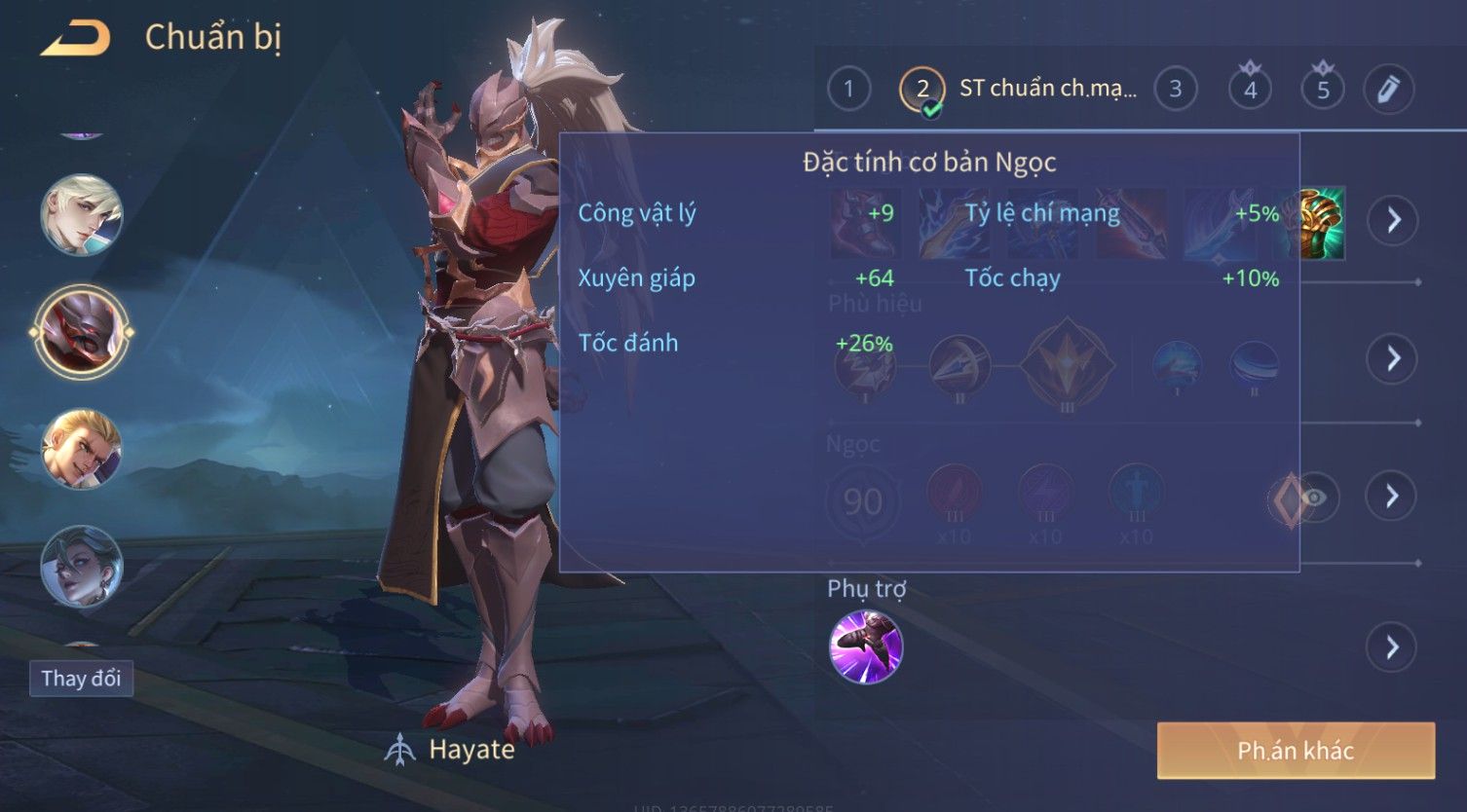Select locked preset slot 4

1250,90
